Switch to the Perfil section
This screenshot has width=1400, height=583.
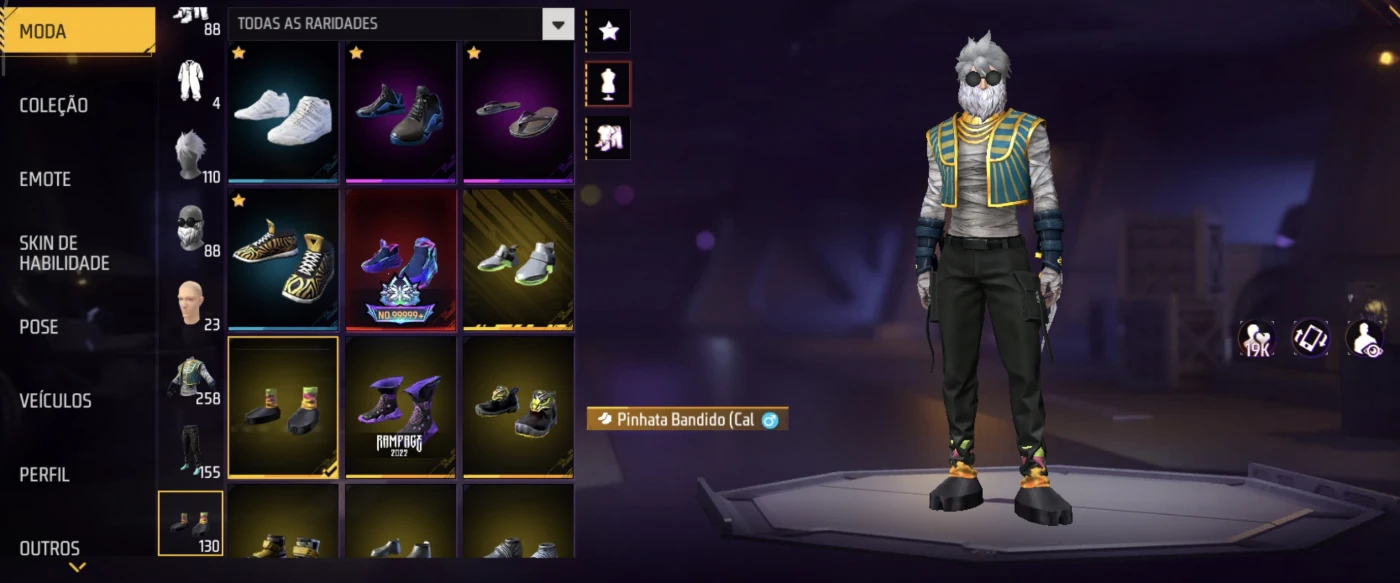point(45,475)
